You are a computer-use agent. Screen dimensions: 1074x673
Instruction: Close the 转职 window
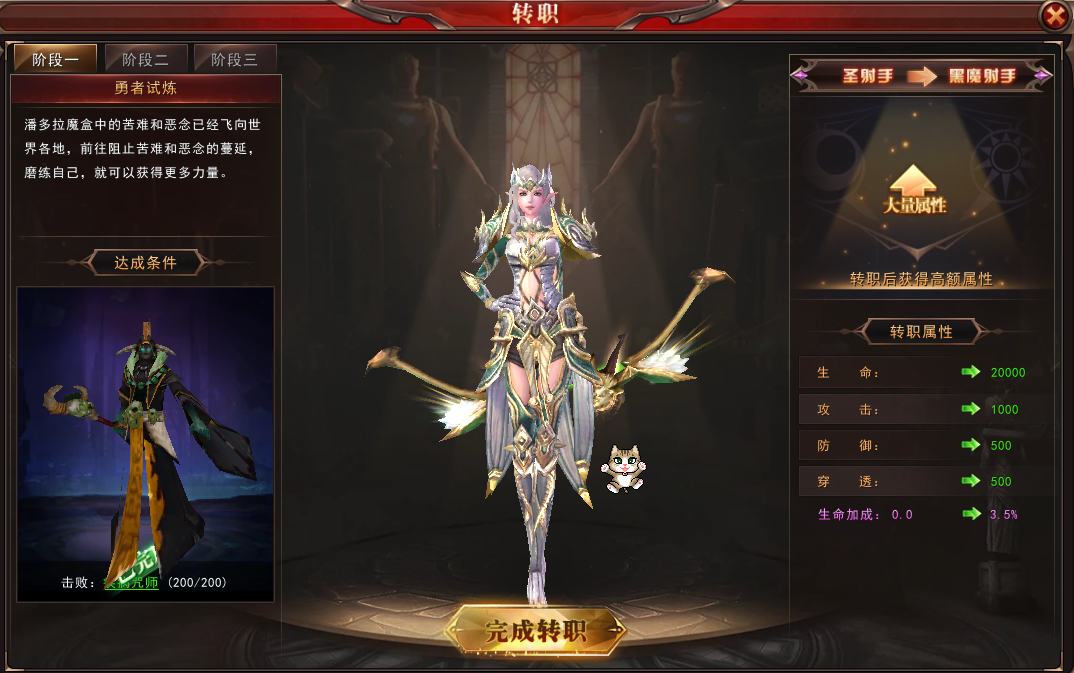tap(1053, 16)
